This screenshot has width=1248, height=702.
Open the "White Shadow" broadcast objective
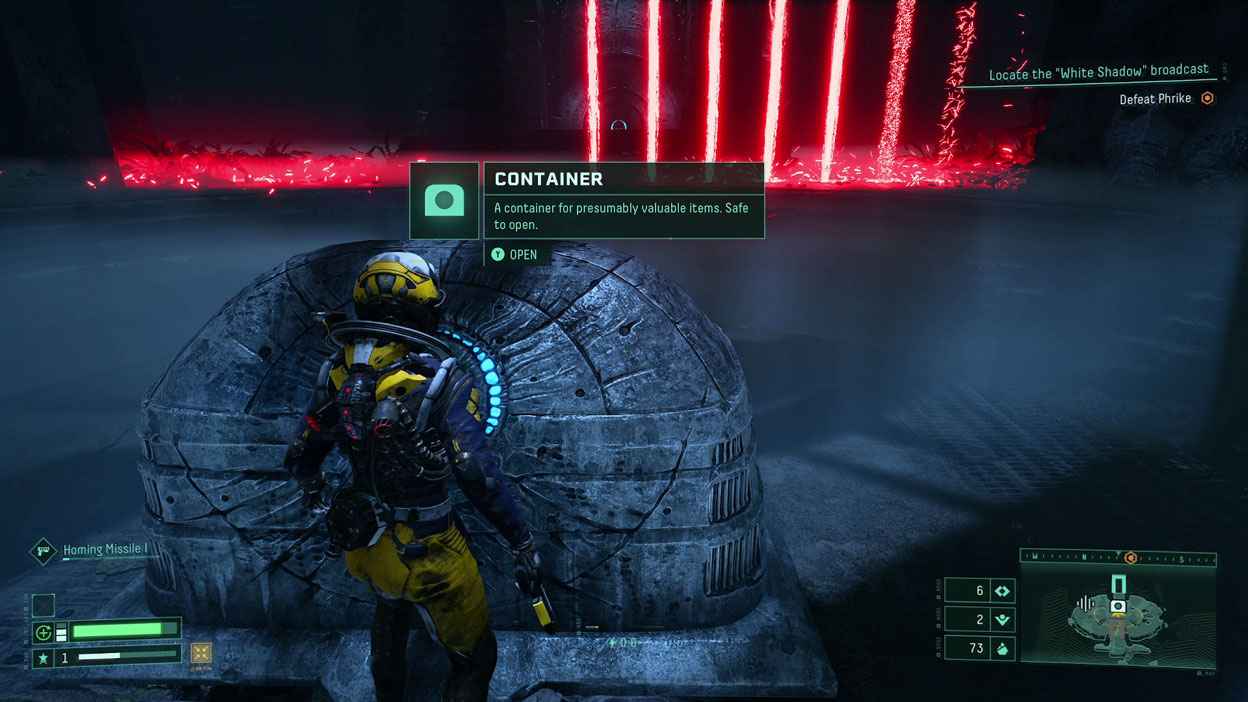(1098, 74)
